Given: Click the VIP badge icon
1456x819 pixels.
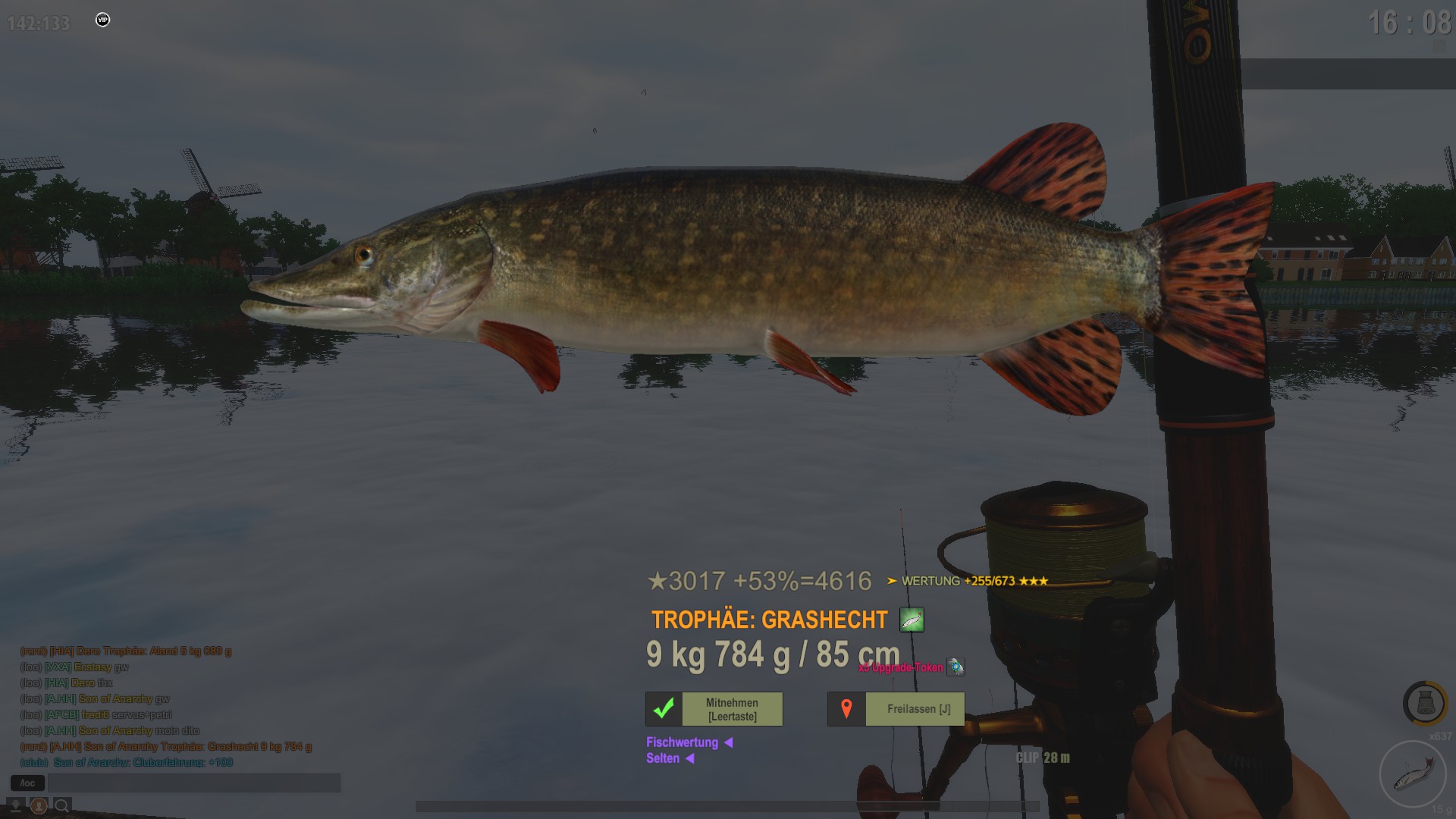Looking at the screenshot, I should tap(103, 20).
